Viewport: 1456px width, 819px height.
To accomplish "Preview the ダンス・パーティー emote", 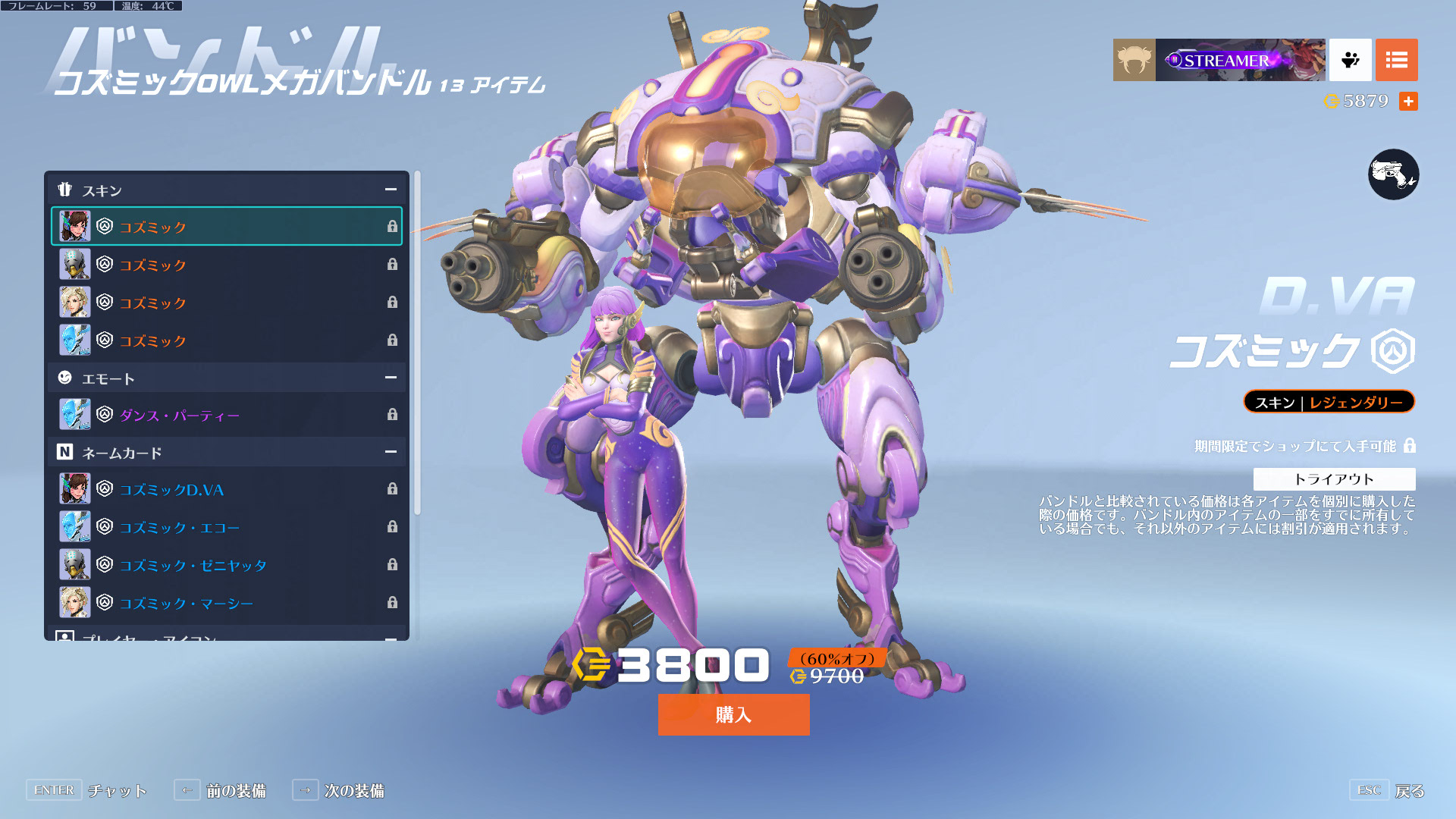I will click(x=227, y=415).
